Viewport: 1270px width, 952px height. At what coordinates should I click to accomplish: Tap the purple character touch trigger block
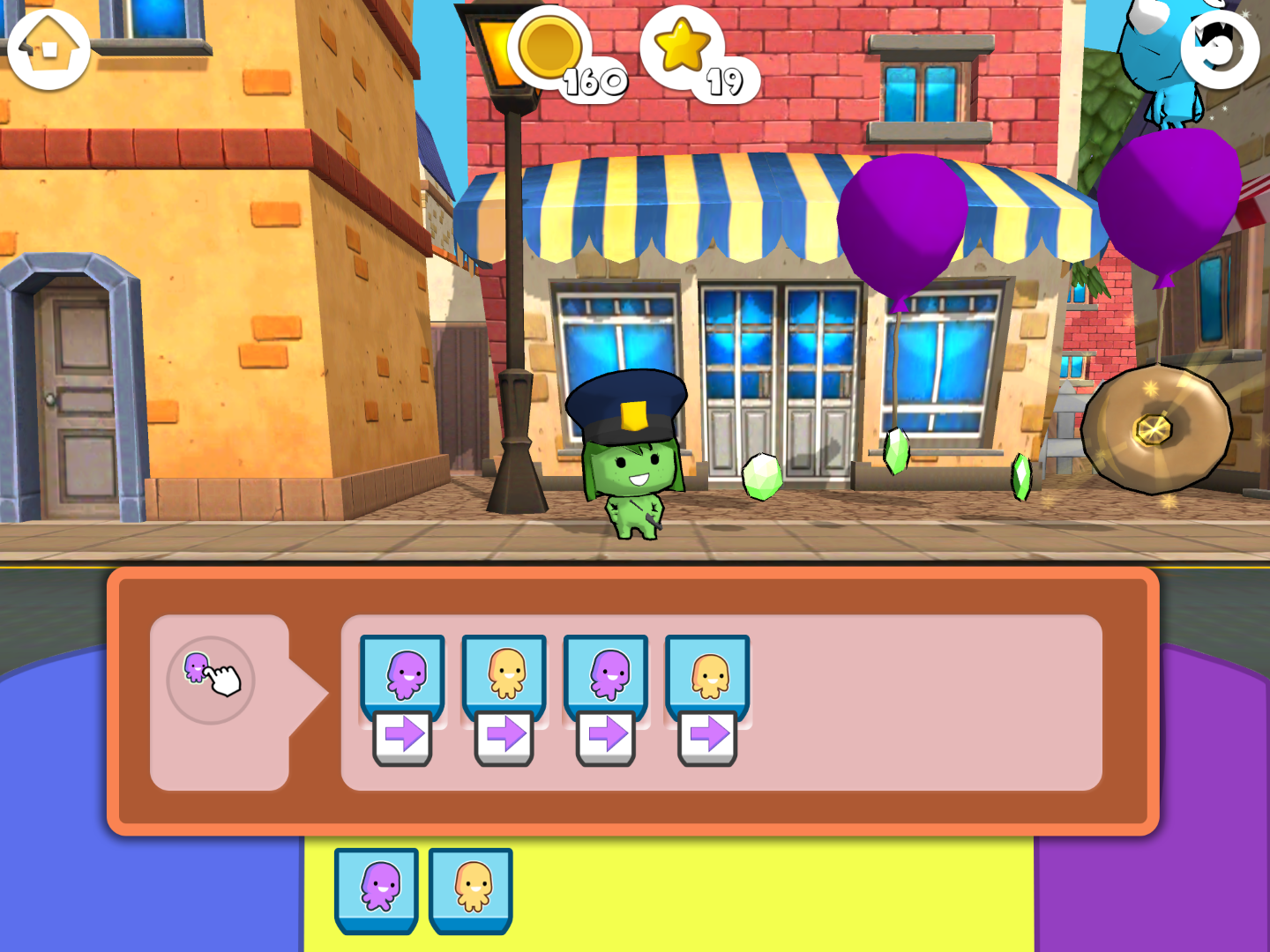[x=211, y=680]
